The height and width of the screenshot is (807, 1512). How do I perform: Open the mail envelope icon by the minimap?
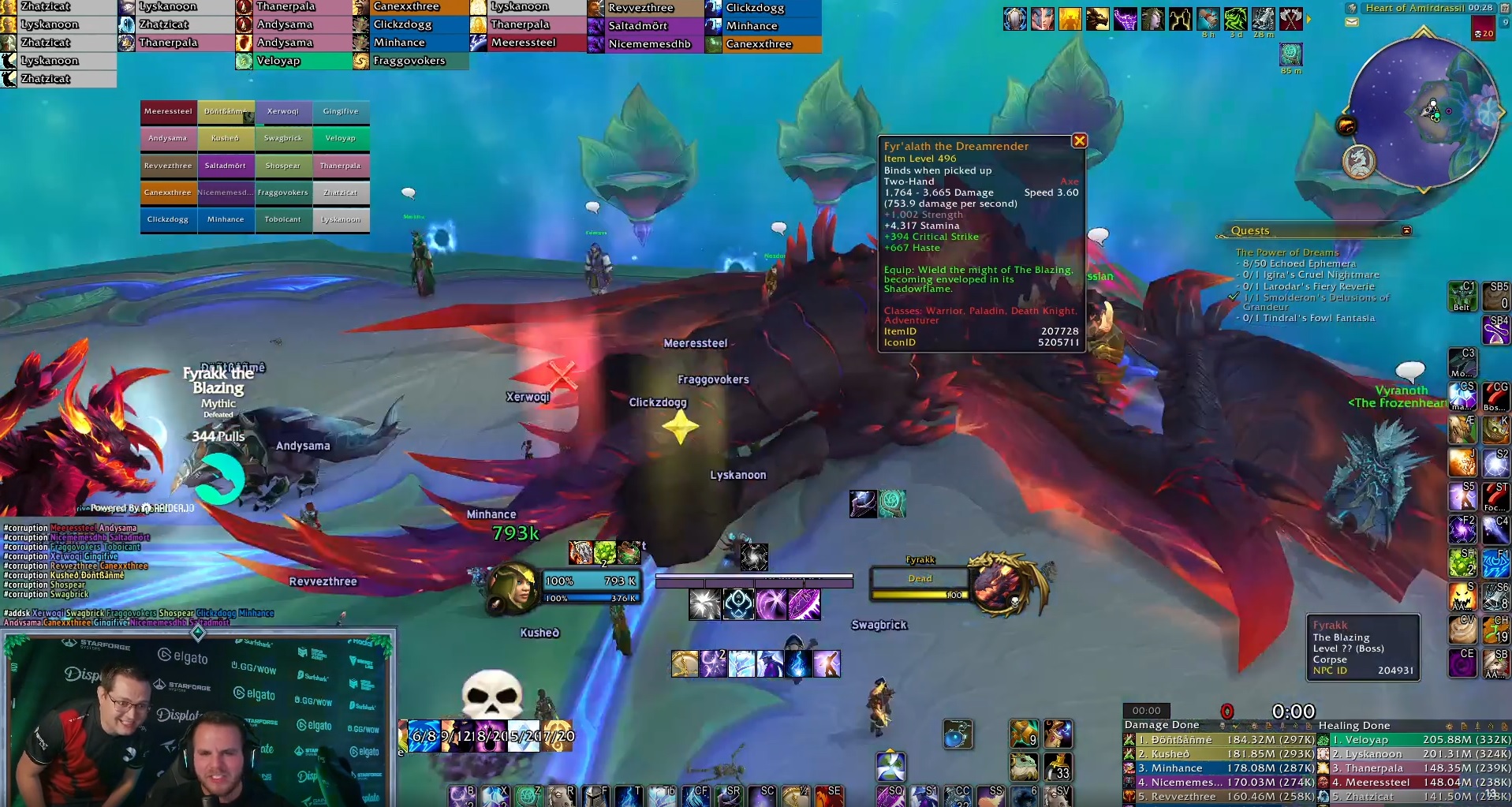(1352, 22)
